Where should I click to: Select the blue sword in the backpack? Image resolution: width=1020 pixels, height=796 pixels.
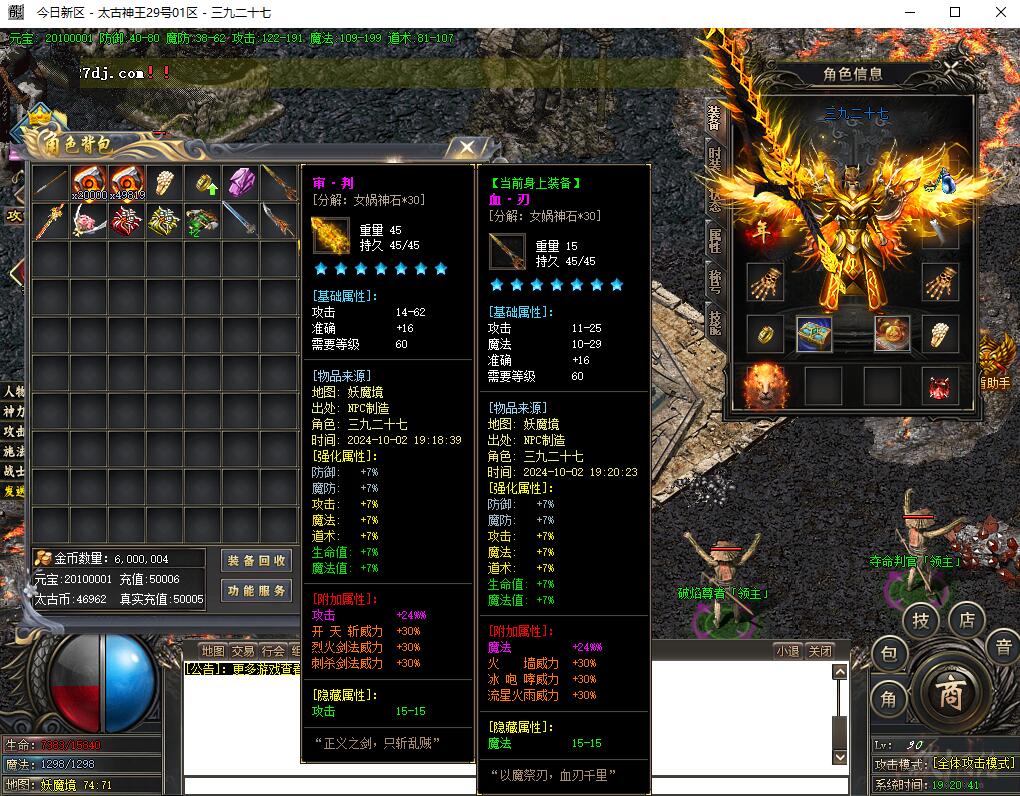point(240,221)
